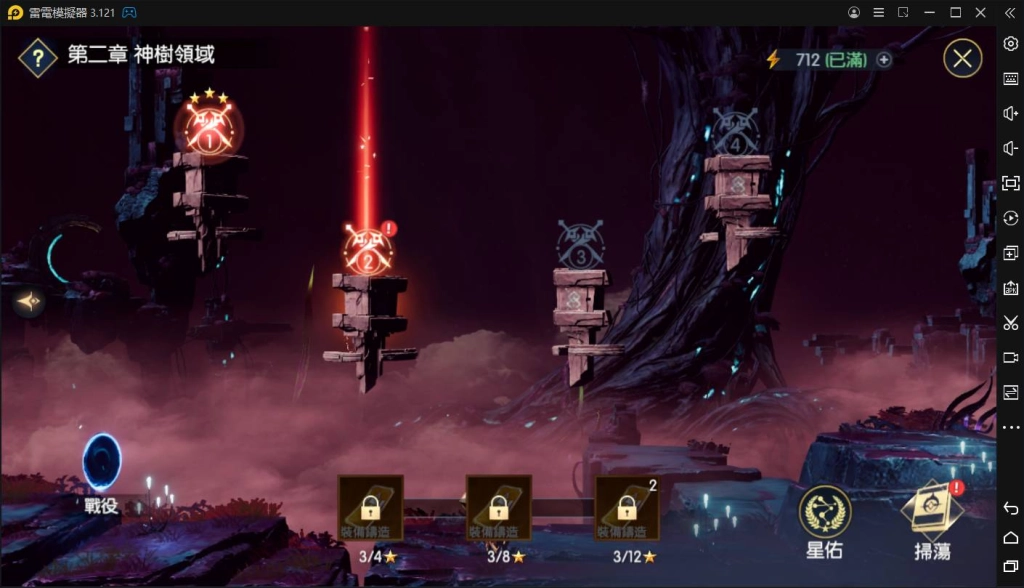Open the 戰役 campaign portal
The image size is (1024, 588).
point(102,467)
